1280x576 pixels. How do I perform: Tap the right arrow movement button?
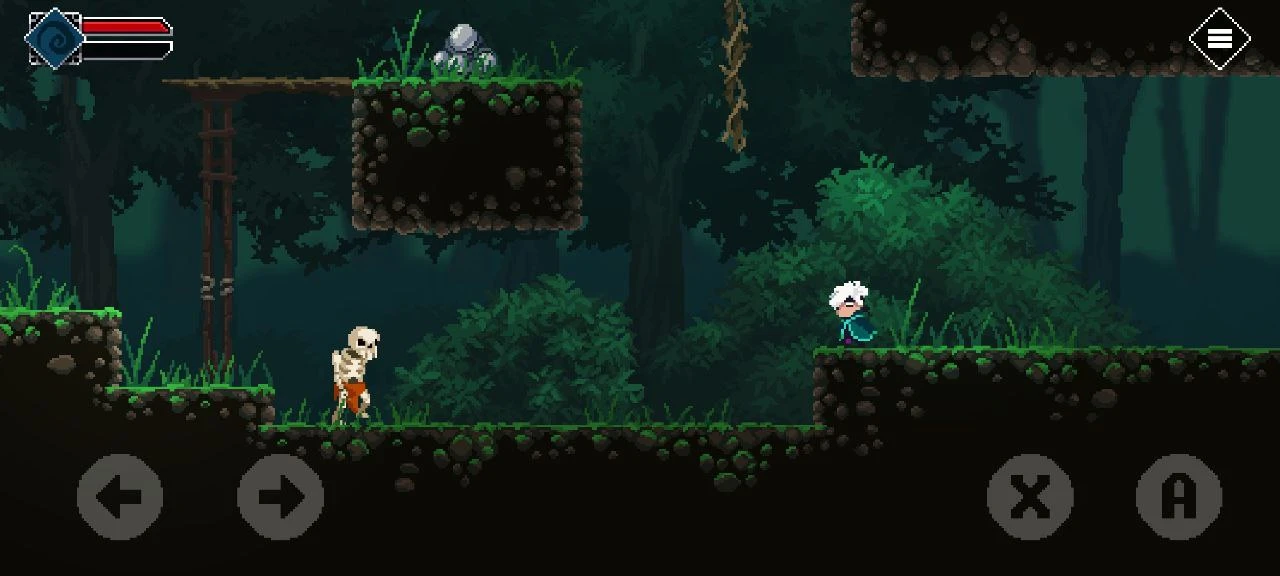(x=280, y=497)
